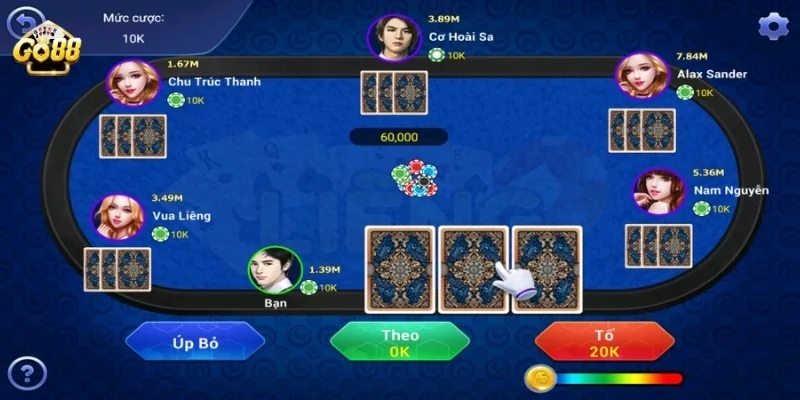This screenshot has height=400, width=800.
Task: Open help with the question mark icon
Action: (27, 374)
